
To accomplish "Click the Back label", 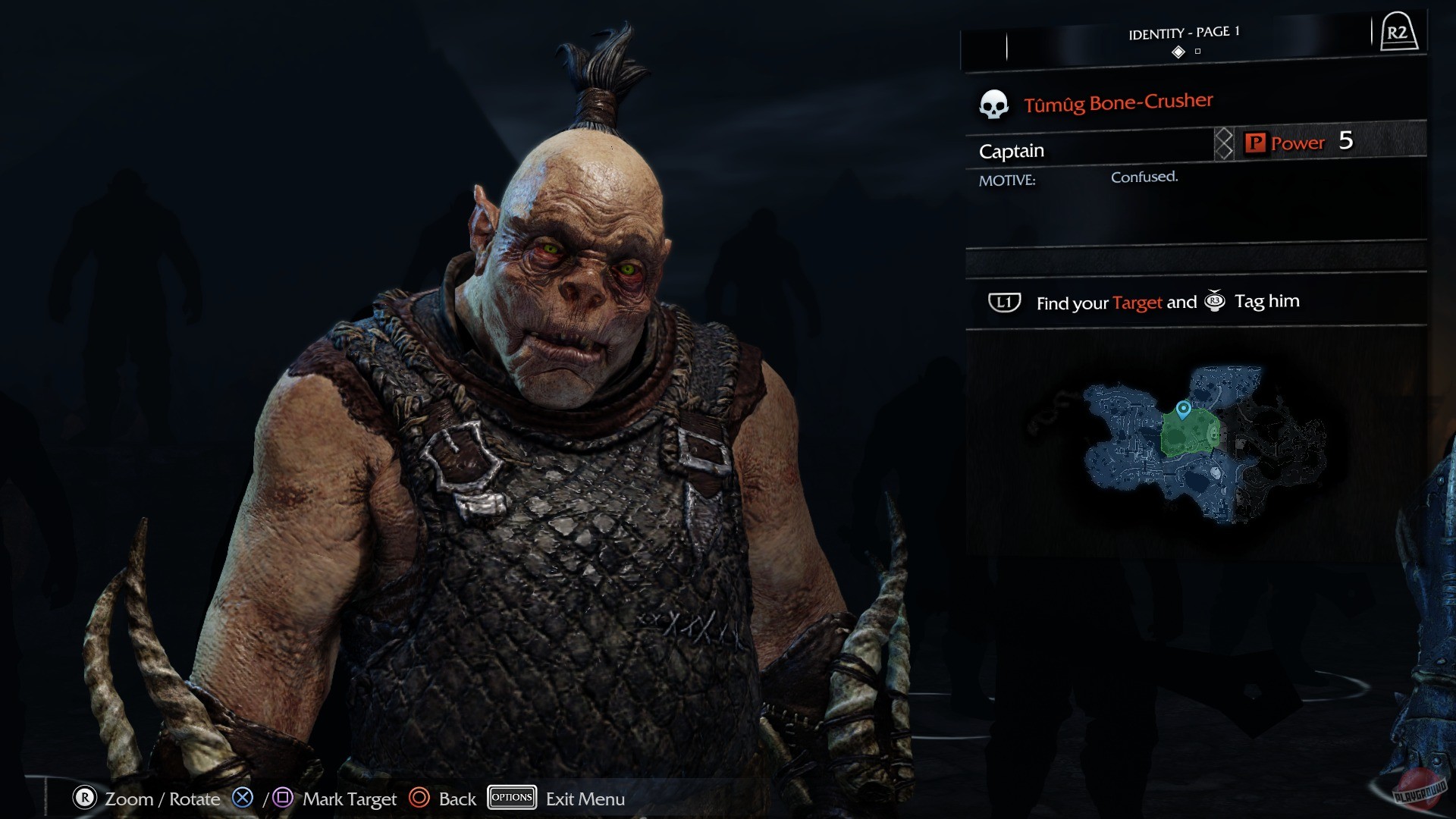I will pyautogui.click(x=456, y=798).
